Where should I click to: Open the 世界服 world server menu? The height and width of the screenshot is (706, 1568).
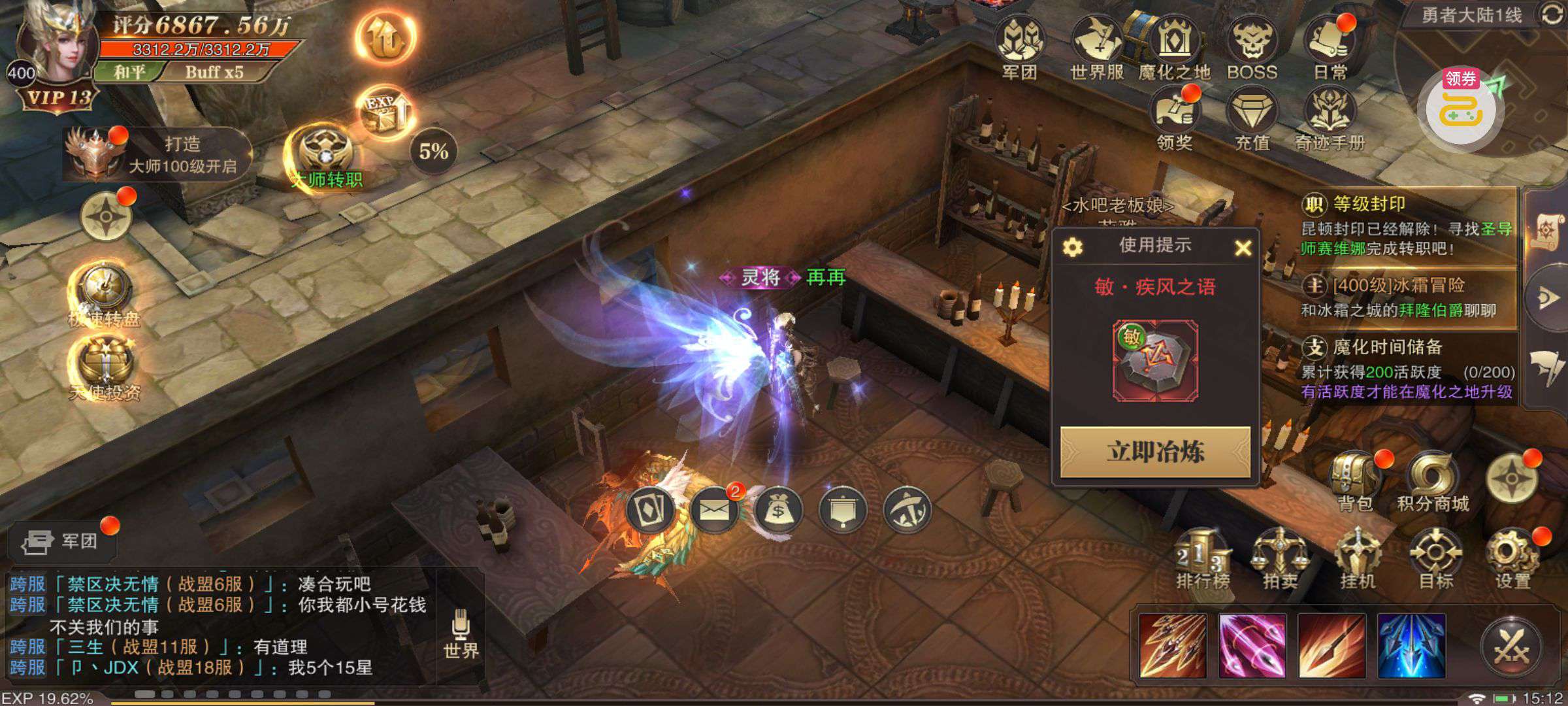1097,46
